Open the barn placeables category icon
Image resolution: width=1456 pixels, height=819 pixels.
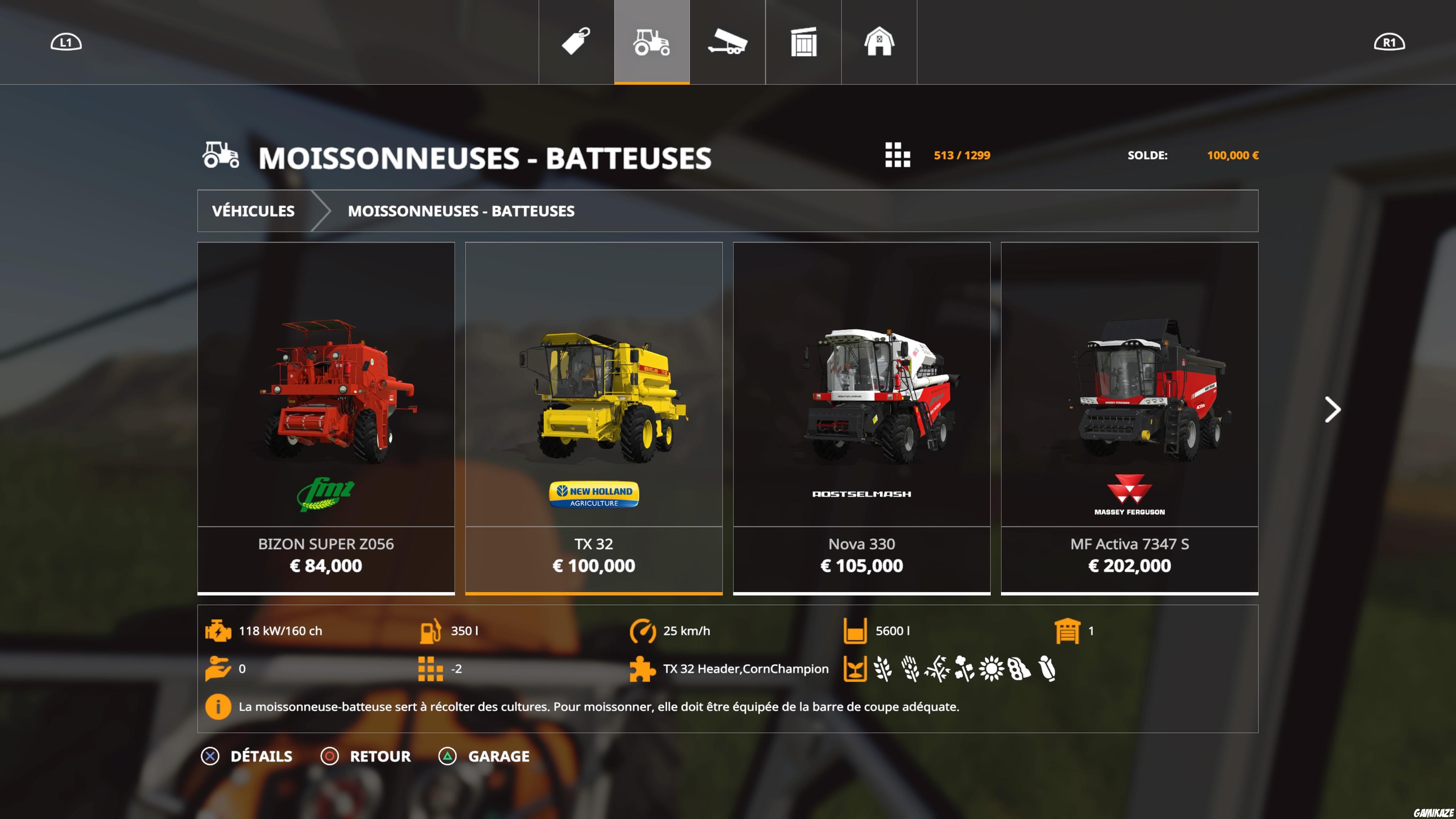880,41
